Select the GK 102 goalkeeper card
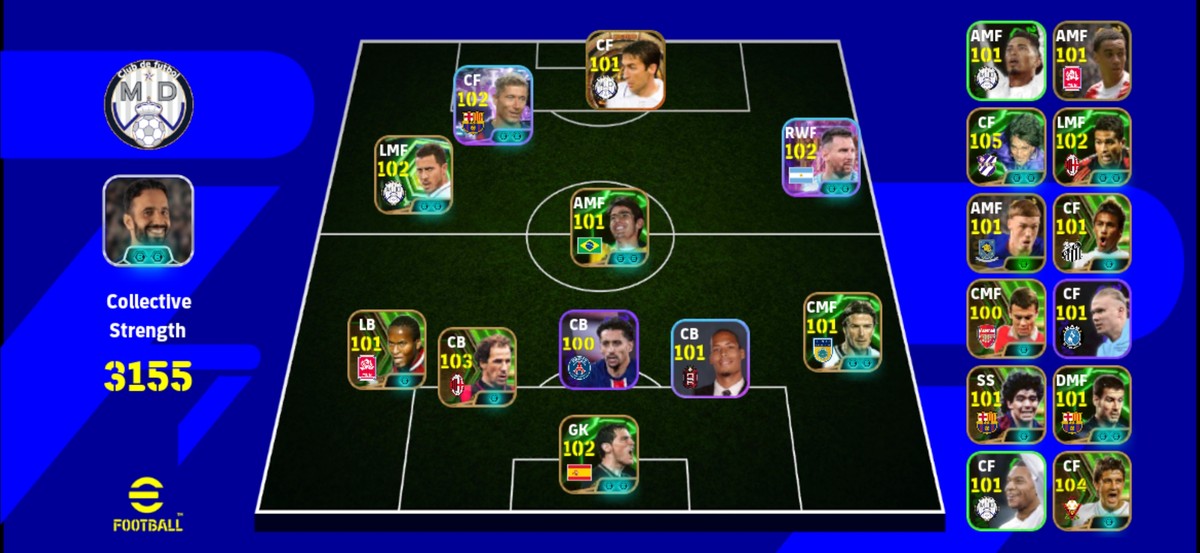The width and height of the screenshot is (1200, 553). coord(598,454)
